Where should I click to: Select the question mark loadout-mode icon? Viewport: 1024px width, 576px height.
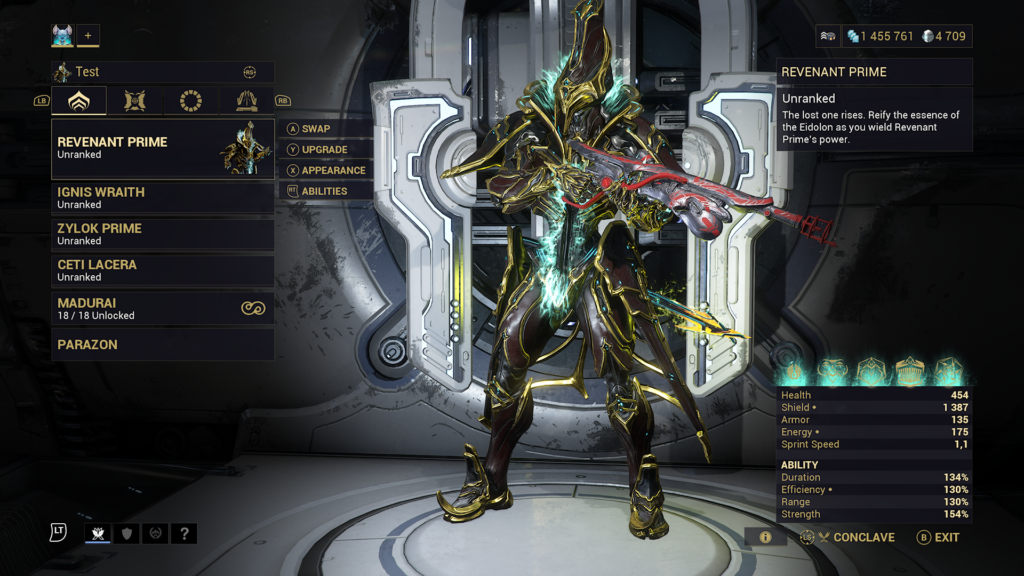point(184,534)
